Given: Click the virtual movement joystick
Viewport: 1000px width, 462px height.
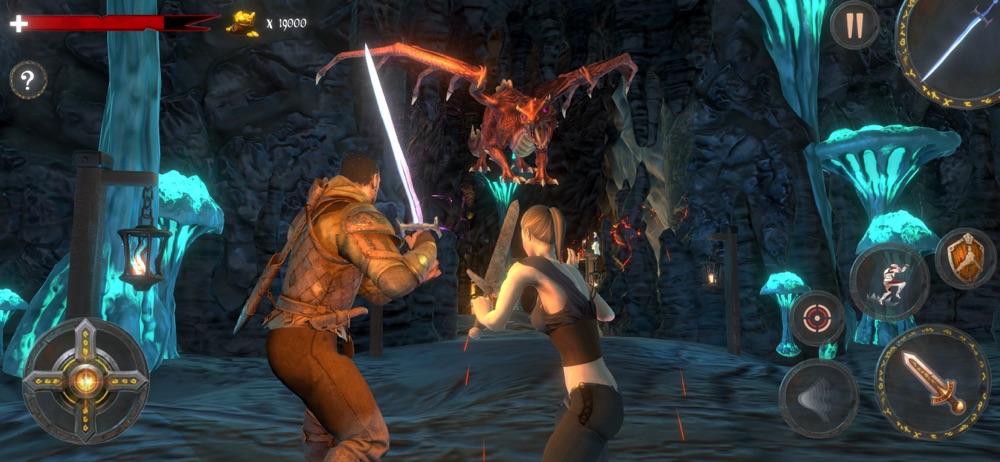Looking at the screenshot, I should [x=85, y=380].
